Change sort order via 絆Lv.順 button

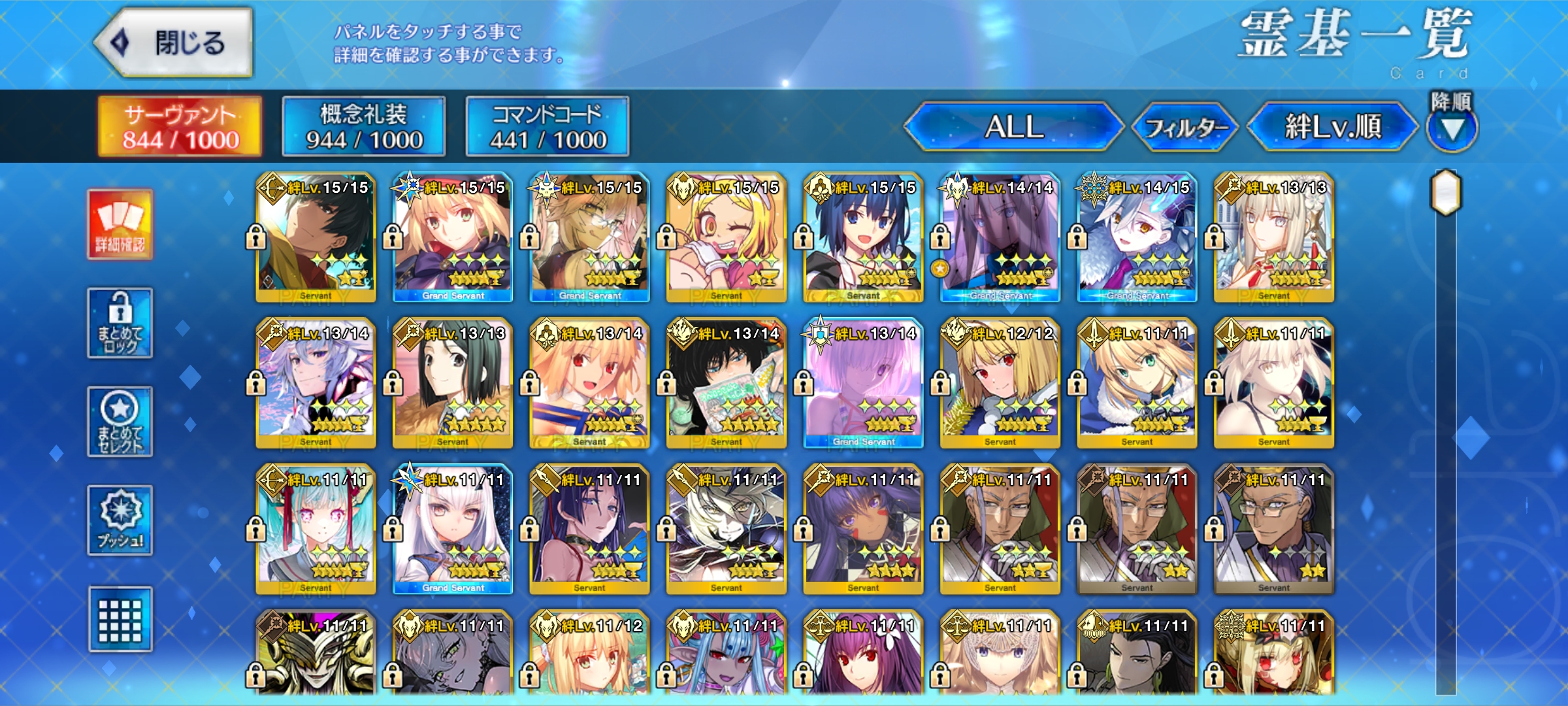click(1333, 127)
